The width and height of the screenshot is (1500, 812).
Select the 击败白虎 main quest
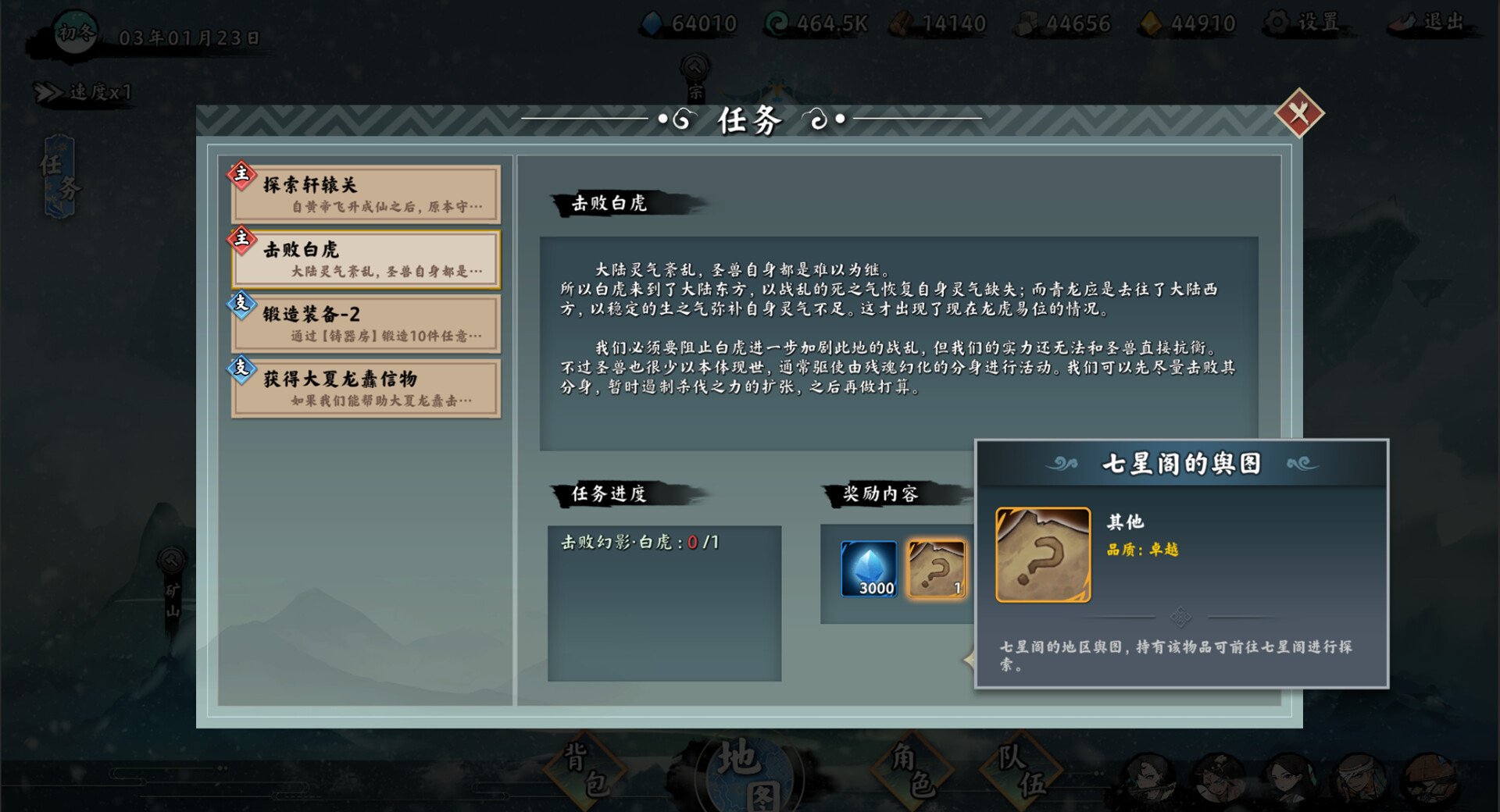[x=366, y=259]
